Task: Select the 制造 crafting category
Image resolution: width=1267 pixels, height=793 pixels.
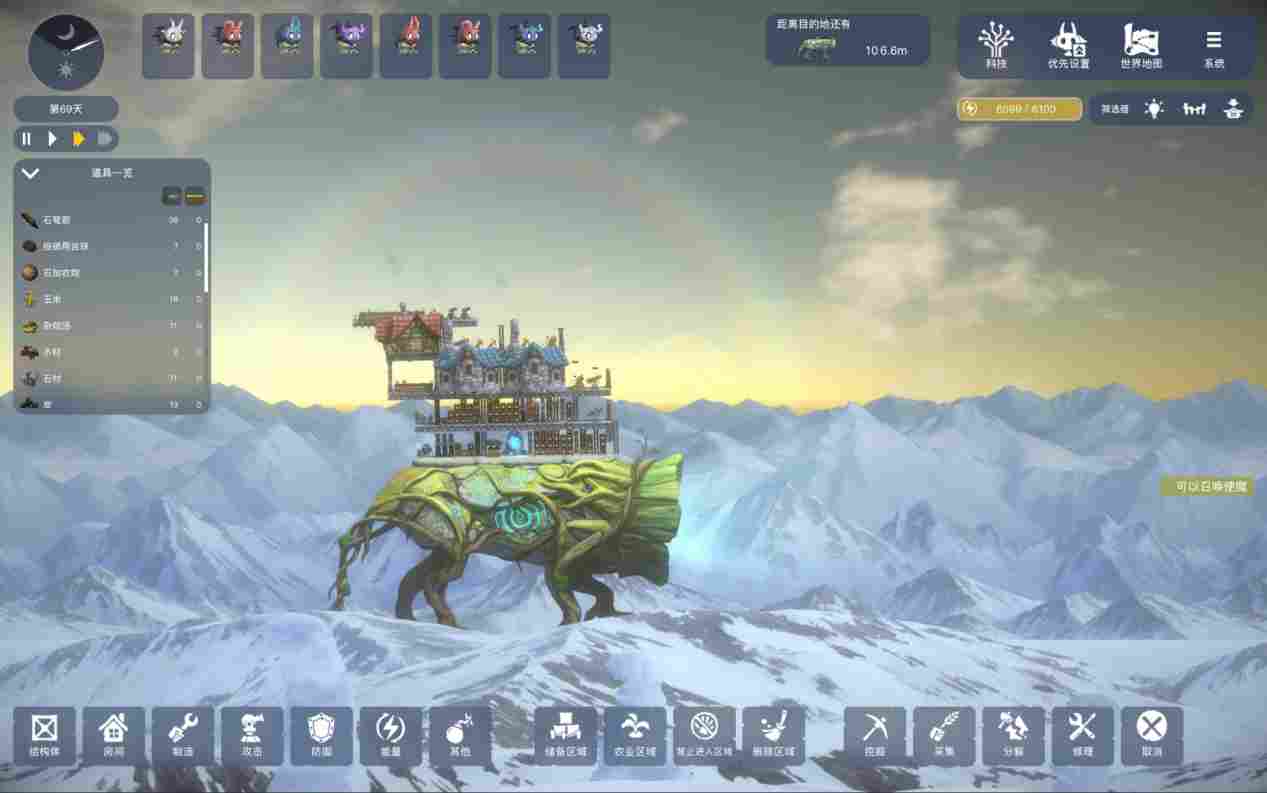Action: click(183, 735)
